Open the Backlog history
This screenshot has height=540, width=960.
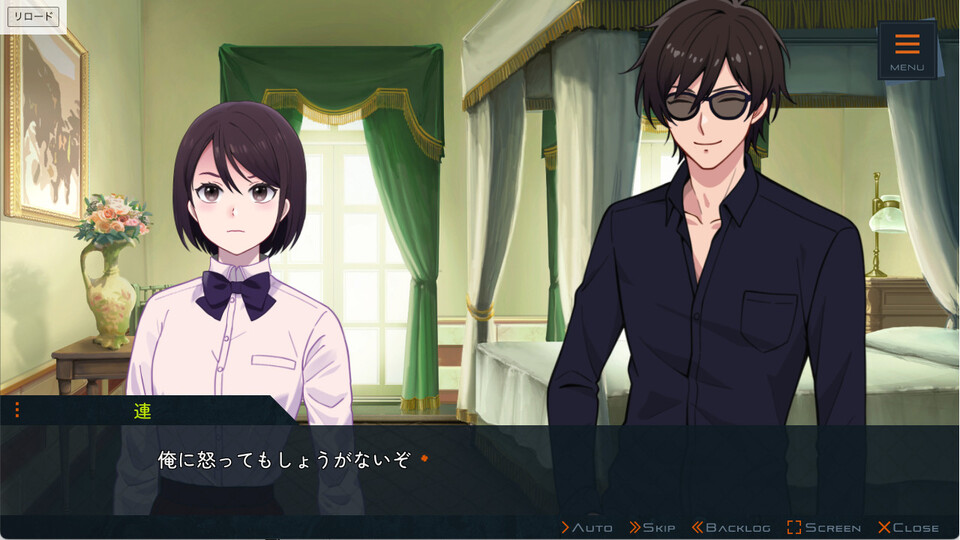[731, 527]
